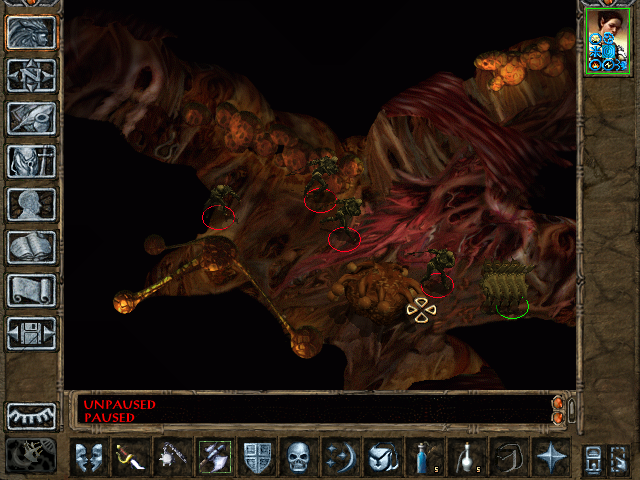
Task: Click the talk action with two masks
Action: pyautogui.click(x=89, y=457)
